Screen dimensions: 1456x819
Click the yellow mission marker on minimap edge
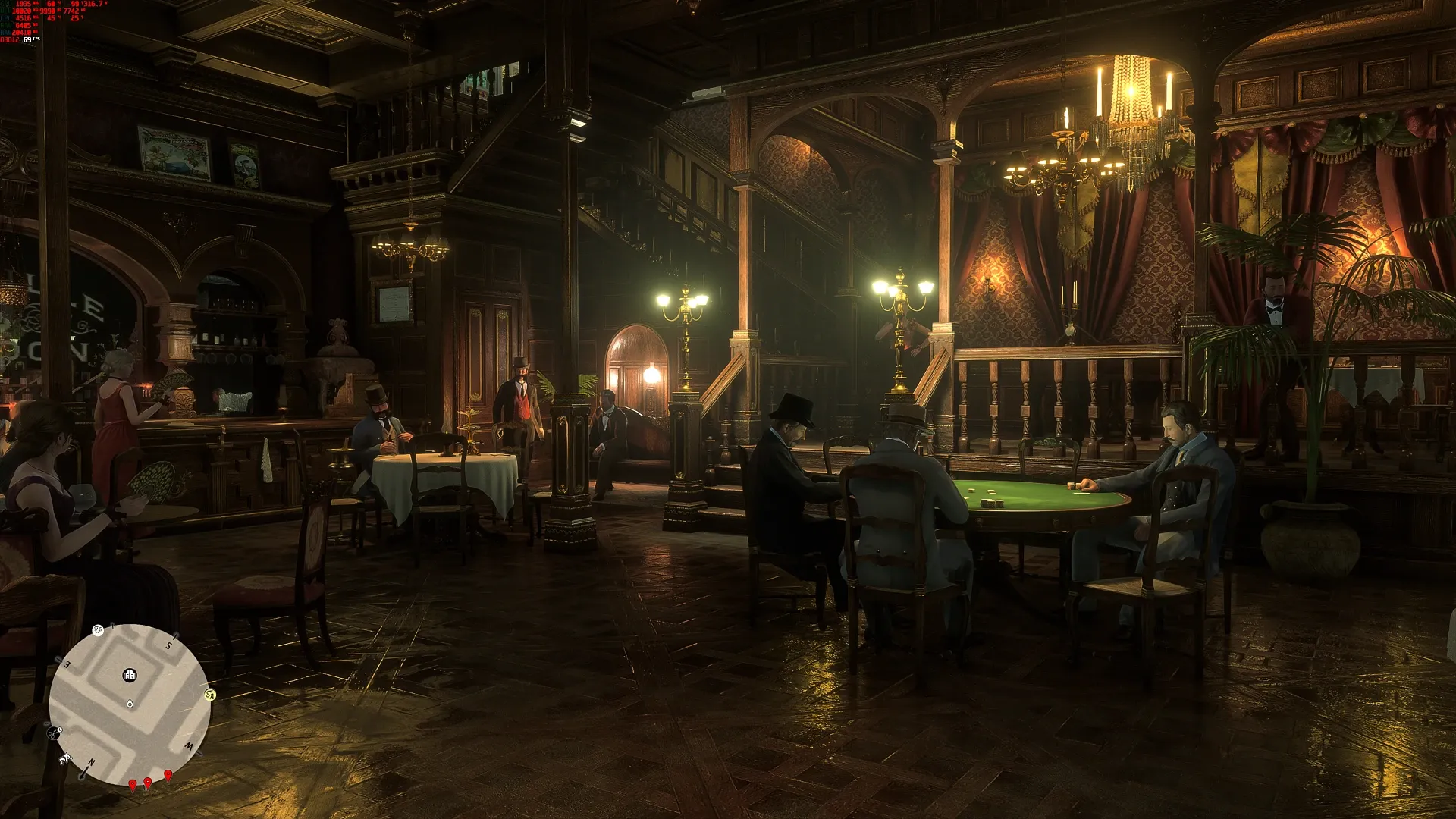tap(210, 695)
